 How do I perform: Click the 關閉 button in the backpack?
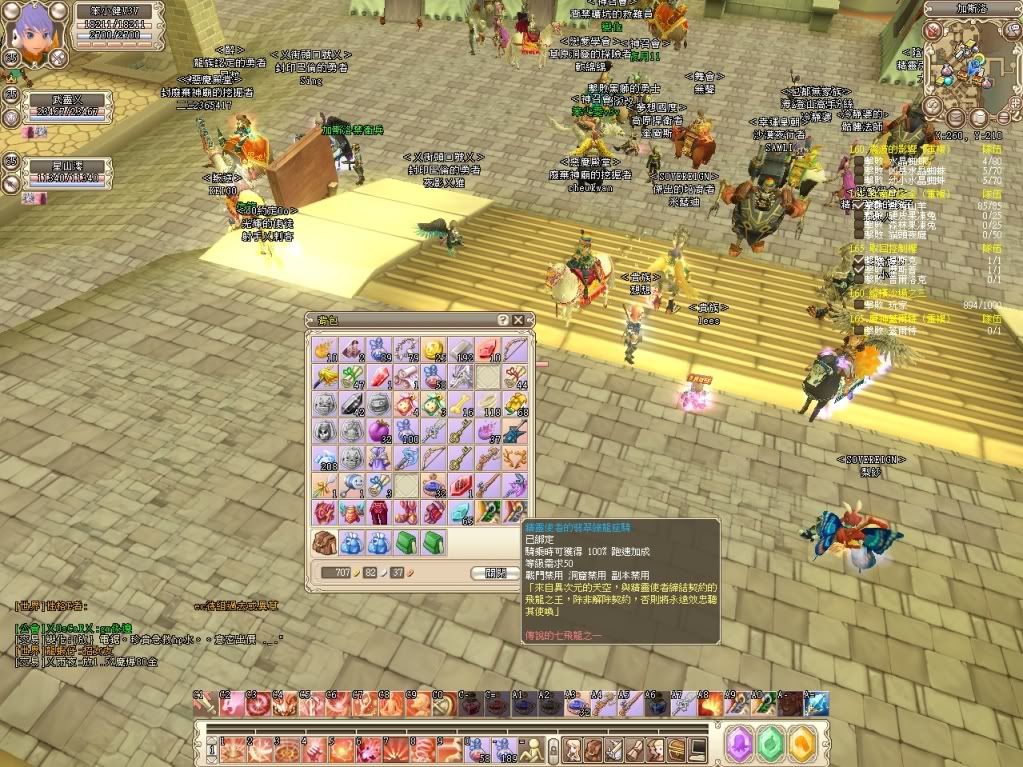click(494, 573)
